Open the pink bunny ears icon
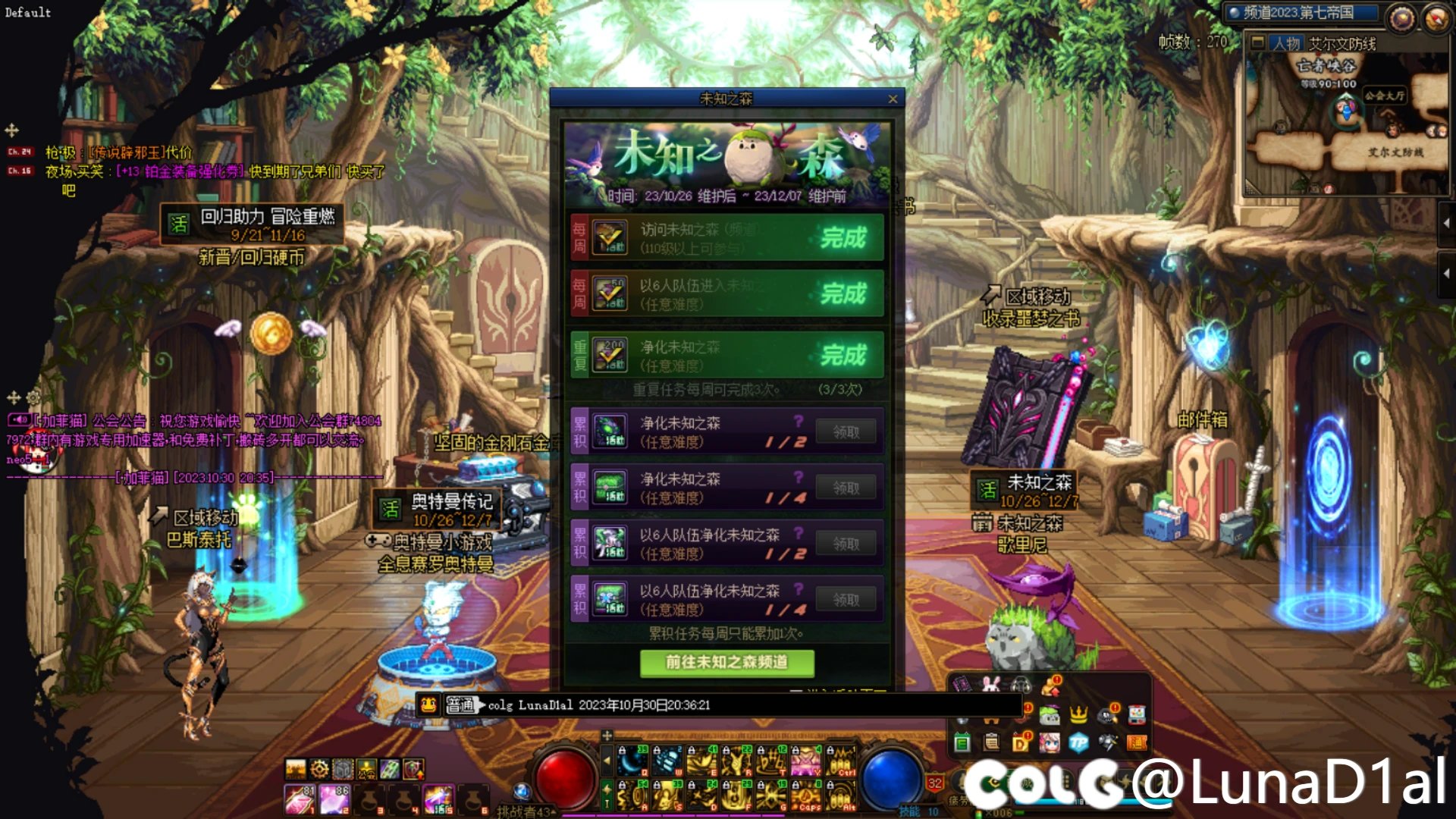This screenshot has height=819, width=1456. pos(991,685)
